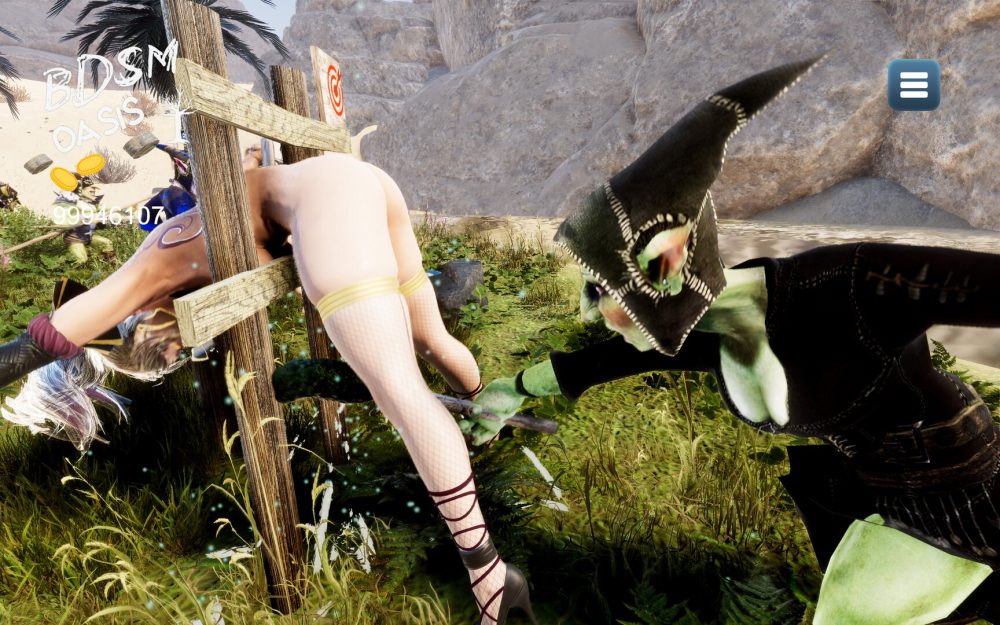This screenshot has width=1000, height=625.
Task: Open the hamburger menu button
Action: [x=913, y=85]
